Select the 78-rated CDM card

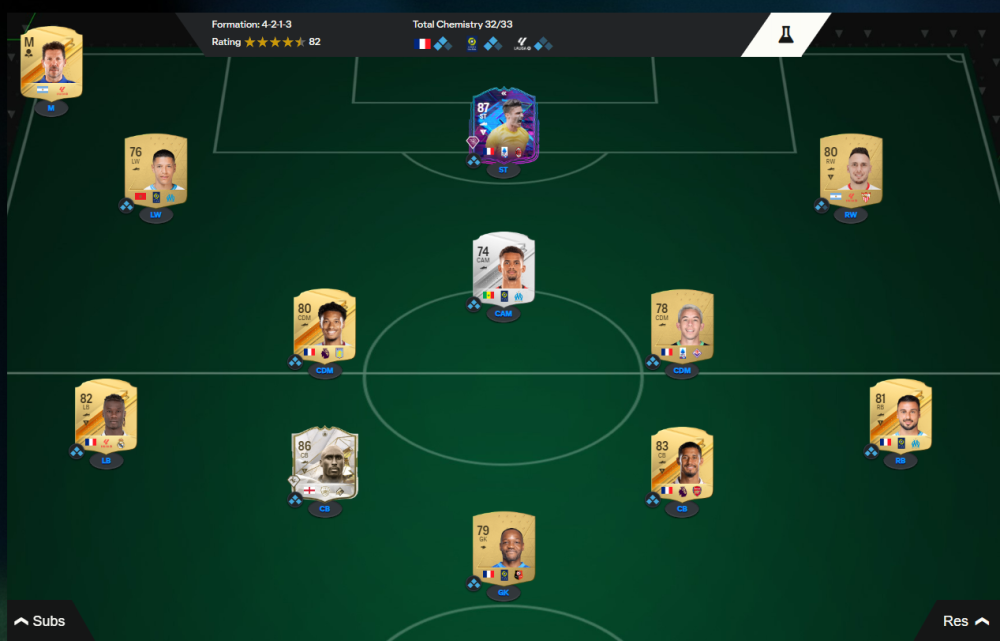pos(682,325)
